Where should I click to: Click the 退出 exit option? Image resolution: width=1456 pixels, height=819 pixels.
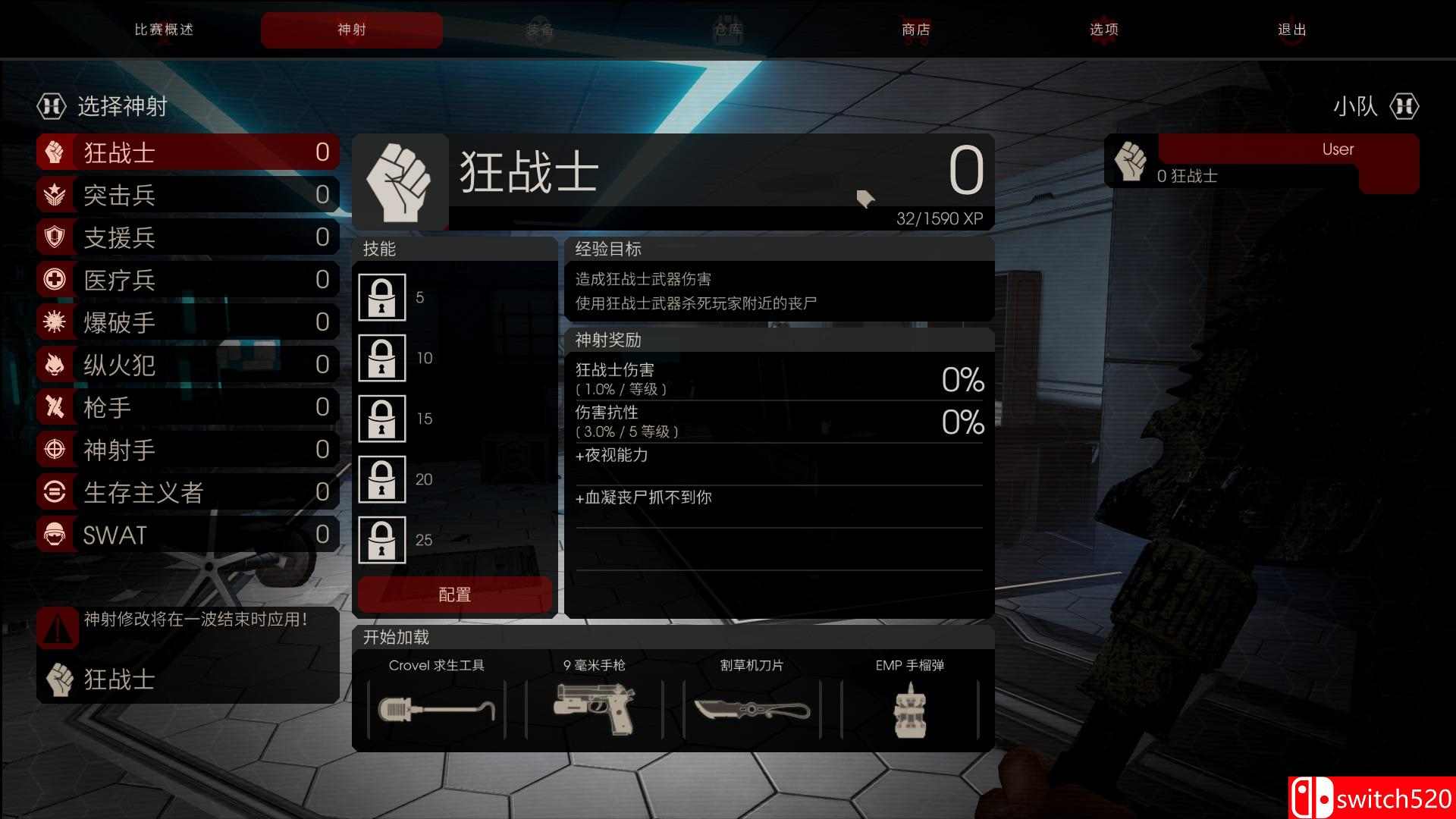pos(1291,30)
